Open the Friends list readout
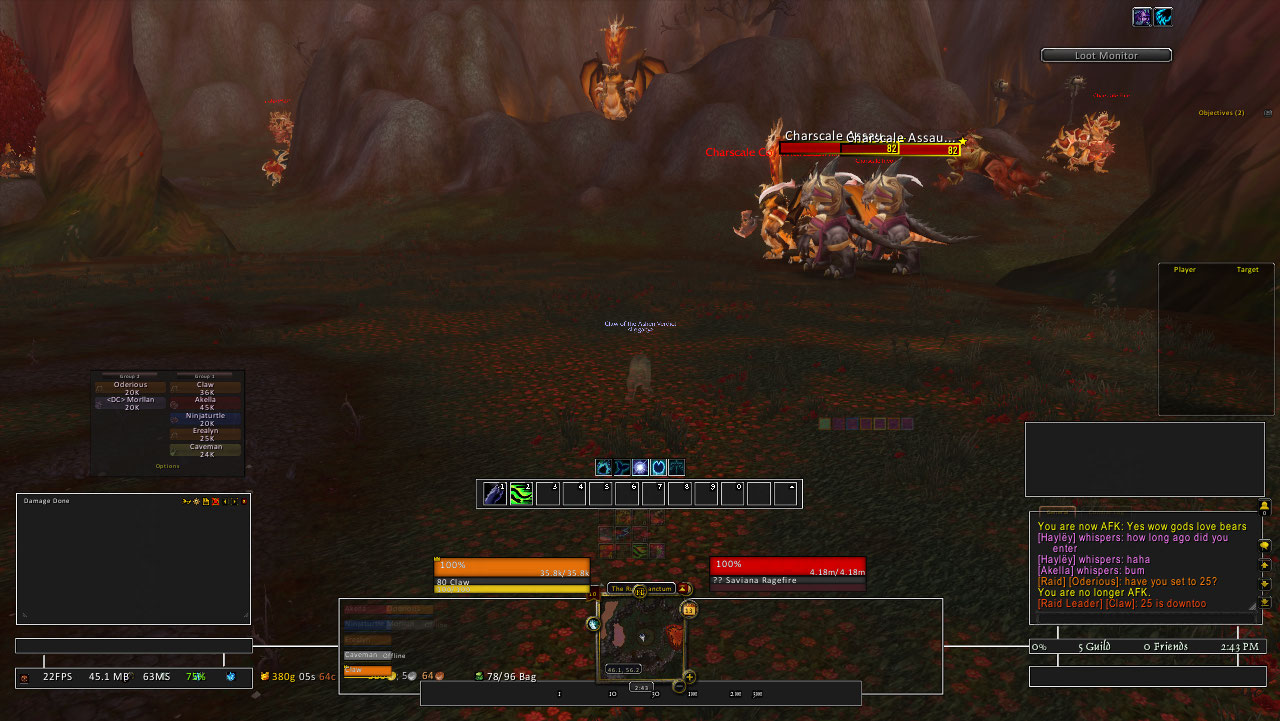The width and height of the screenshot is (1280, 721). click(1166, 647)
